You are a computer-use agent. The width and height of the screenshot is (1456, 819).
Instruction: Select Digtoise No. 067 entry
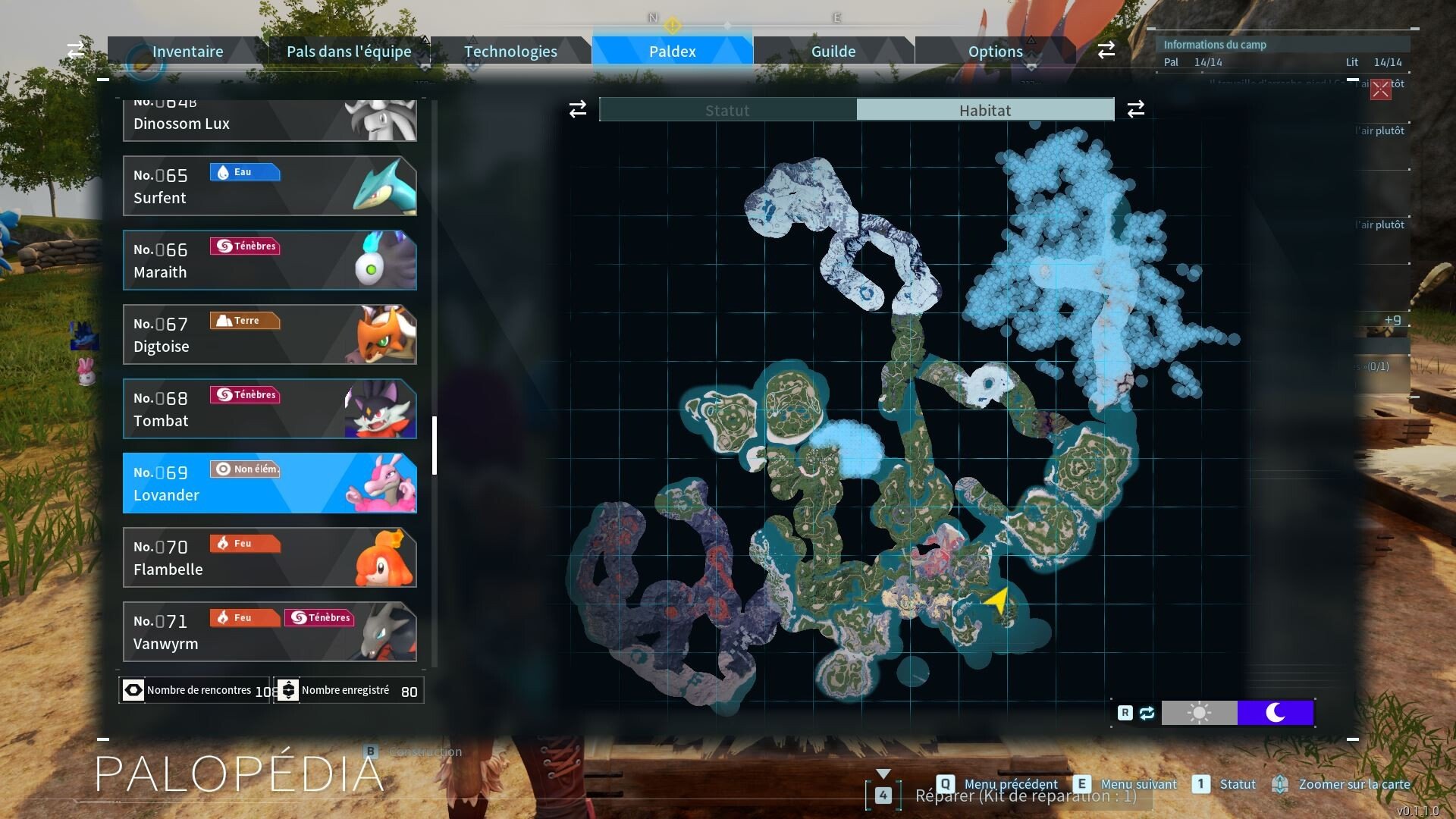pos(269,334)
